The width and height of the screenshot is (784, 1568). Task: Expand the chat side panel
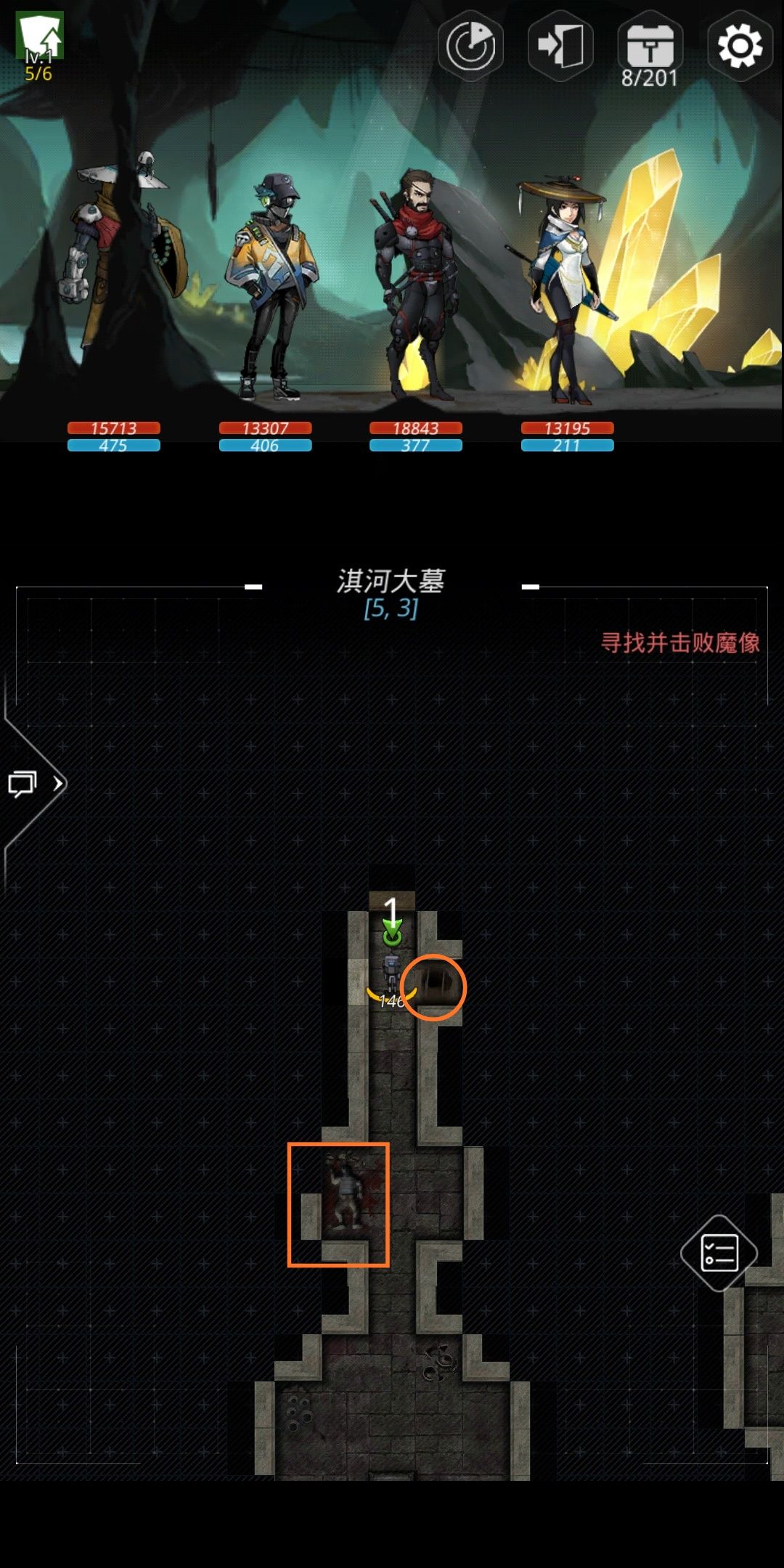click(33, 784)
